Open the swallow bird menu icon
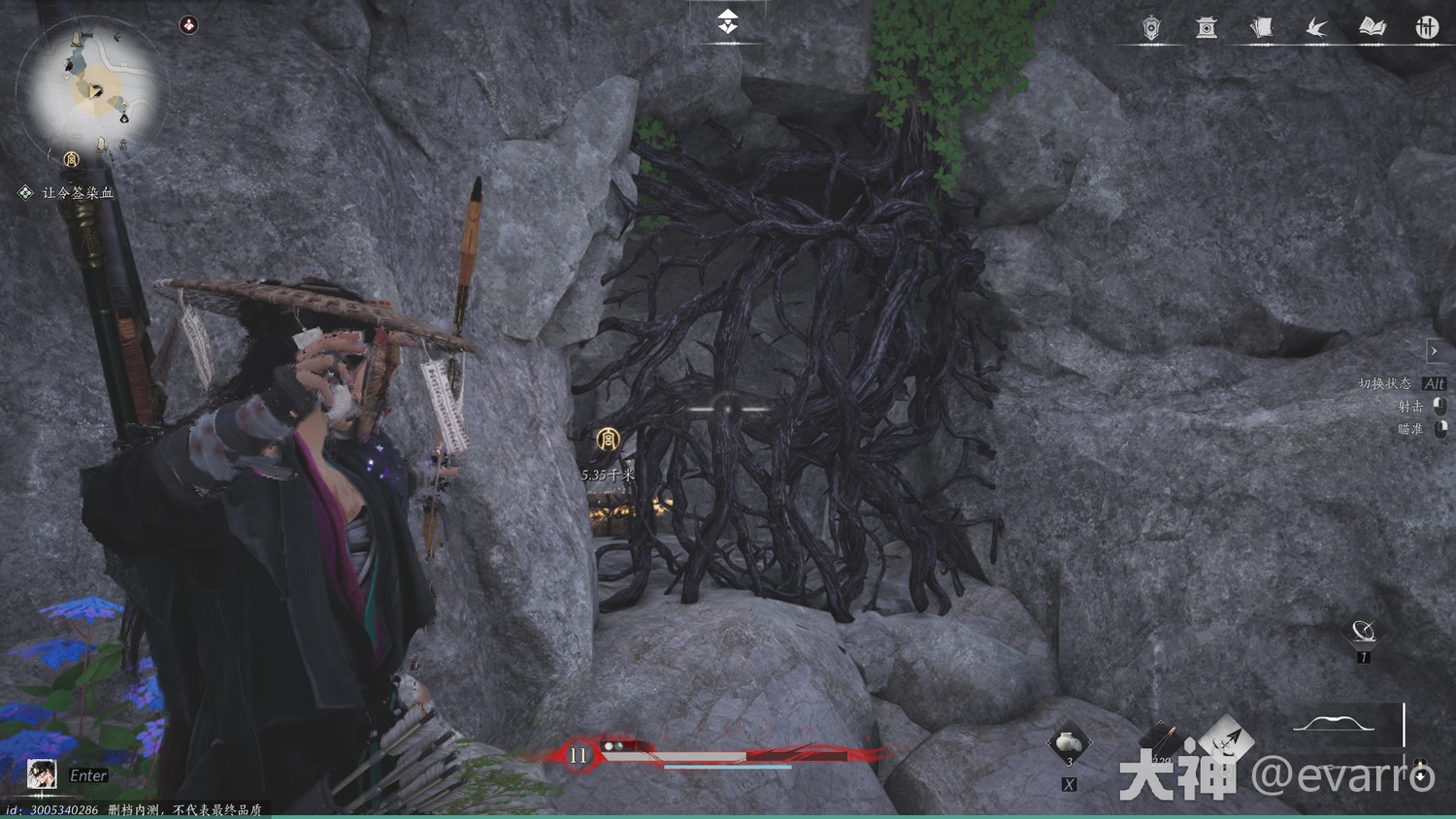The image size is (1456, 819). tap(1317, 28)
